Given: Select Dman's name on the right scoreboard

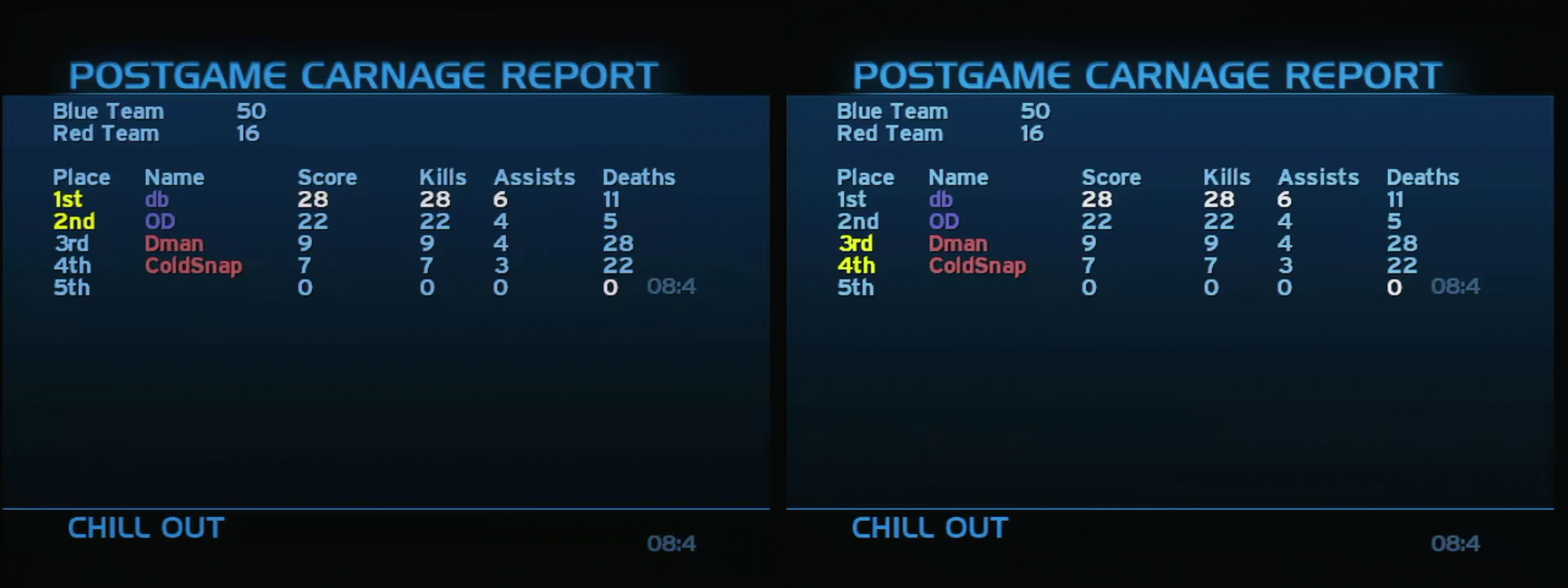Looking at the screenshot, I should pyautogui.click(x=957, y=243).
